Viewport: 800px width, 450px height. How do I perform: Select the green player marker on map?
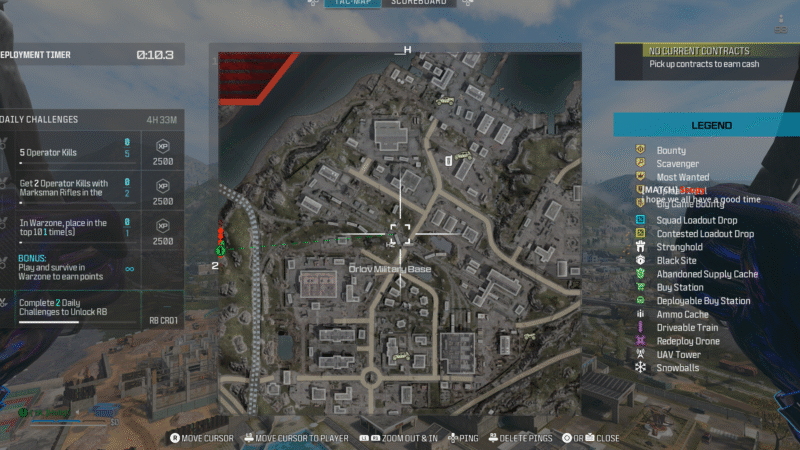click(221, 248)
